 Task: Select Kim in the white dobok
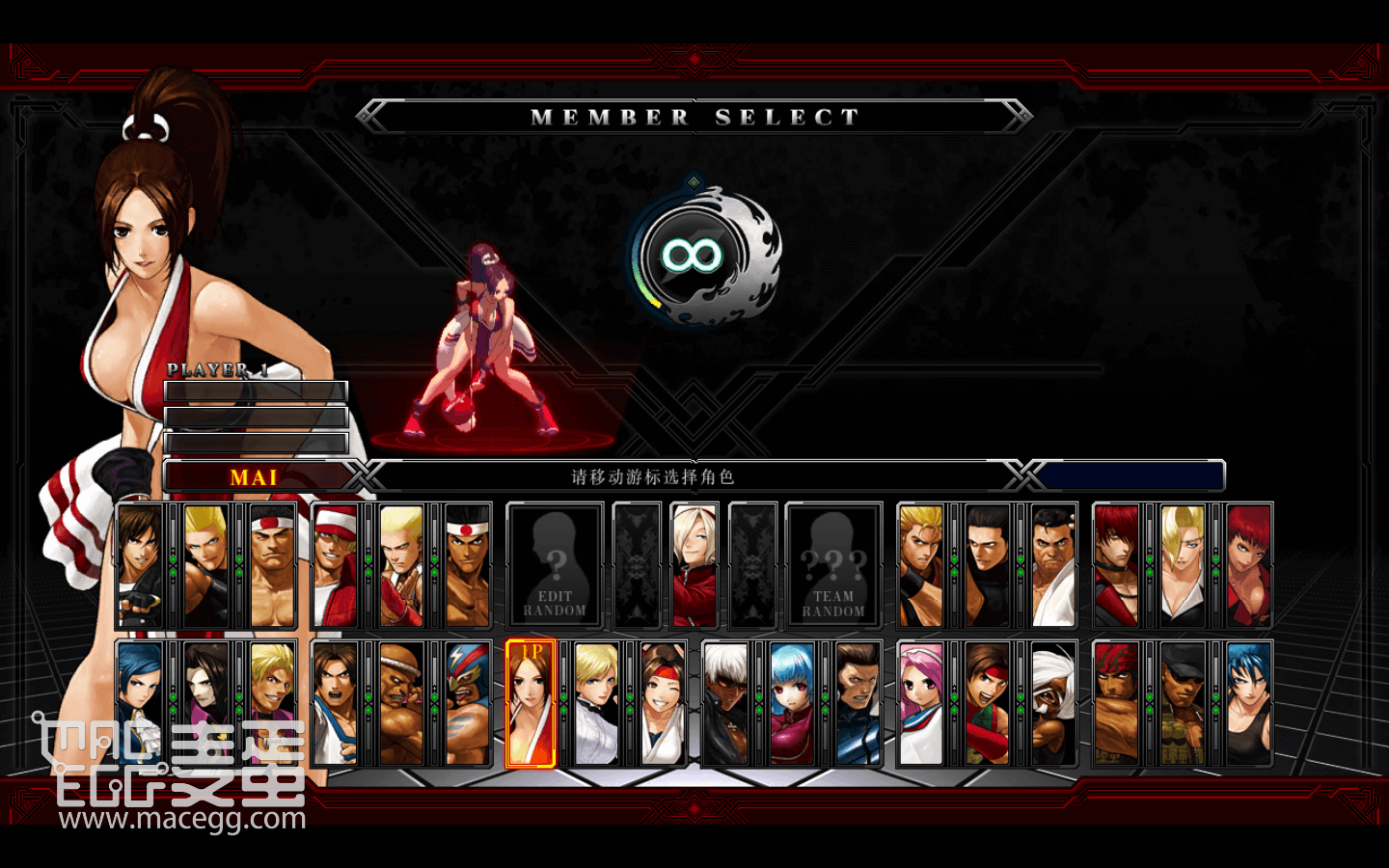coord(335,703)
